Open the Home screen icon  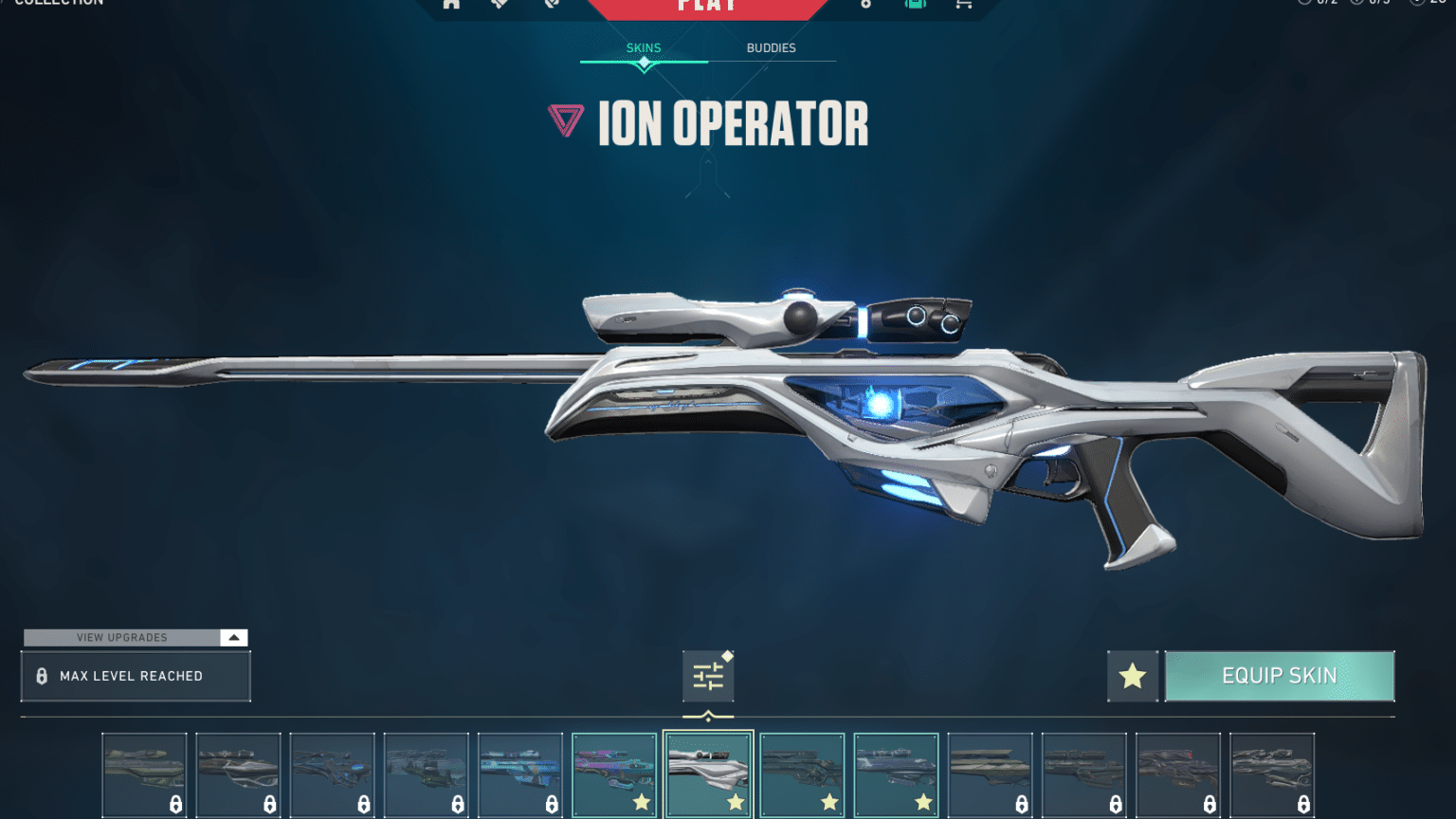coord(451,3)
